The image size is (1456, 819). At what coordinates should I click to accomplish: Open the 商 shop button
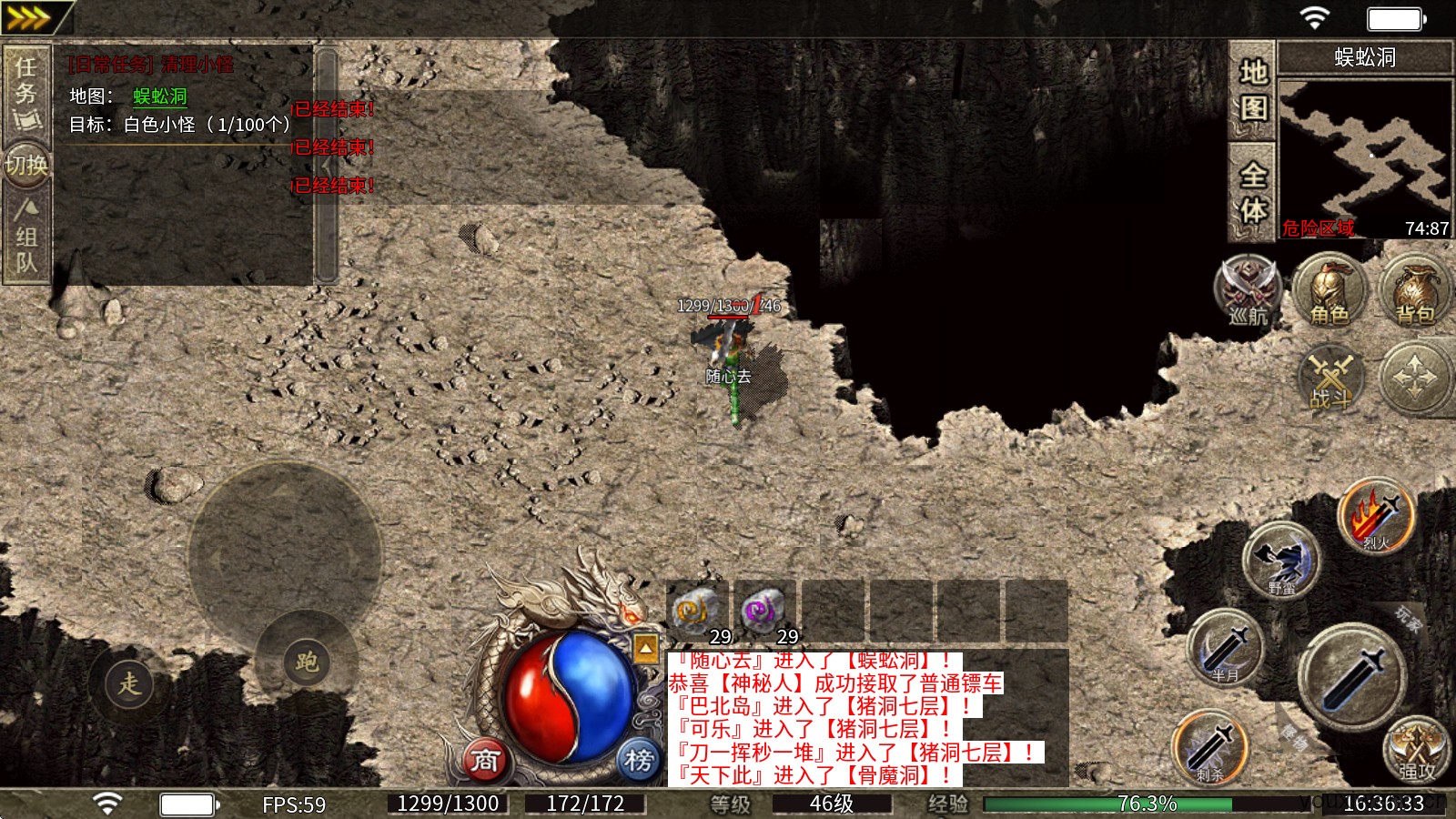pyautogui.click(x=486, y=760)
